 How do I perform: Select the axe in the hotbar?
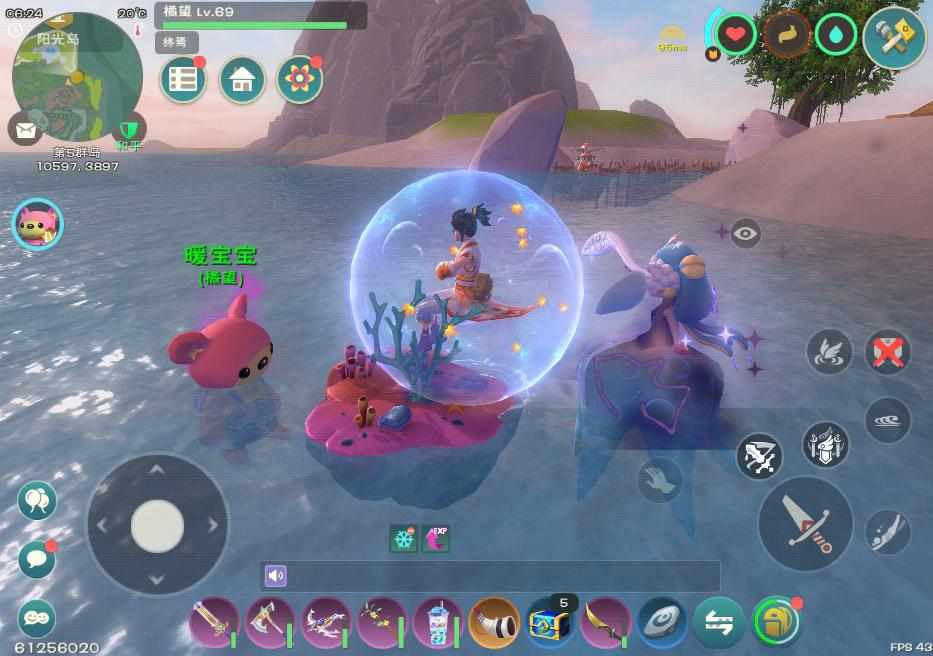tap(270, 622)
